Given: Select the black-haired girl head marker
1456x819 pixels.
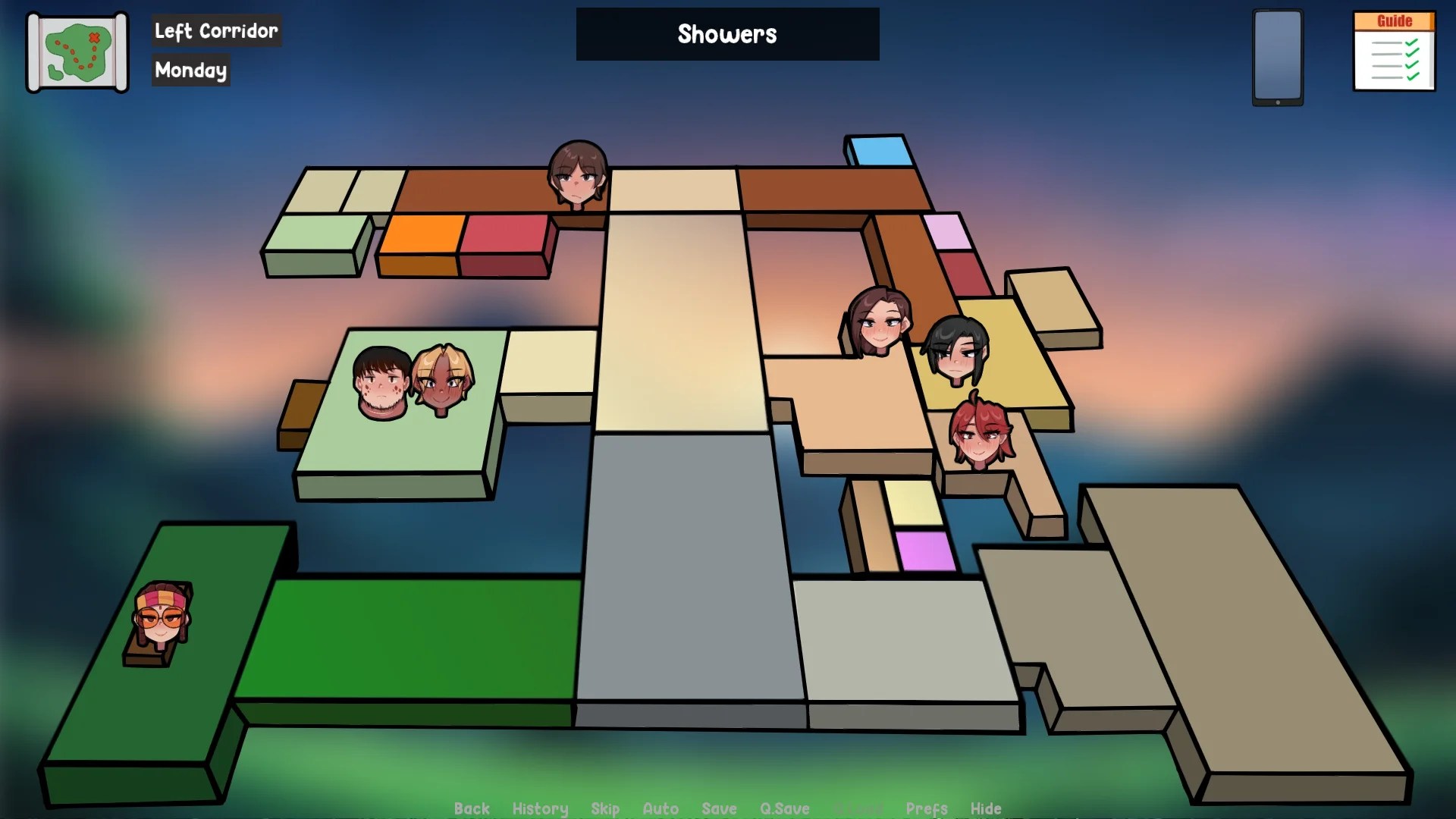Looking at the screenshot, I should pos(957,351).
